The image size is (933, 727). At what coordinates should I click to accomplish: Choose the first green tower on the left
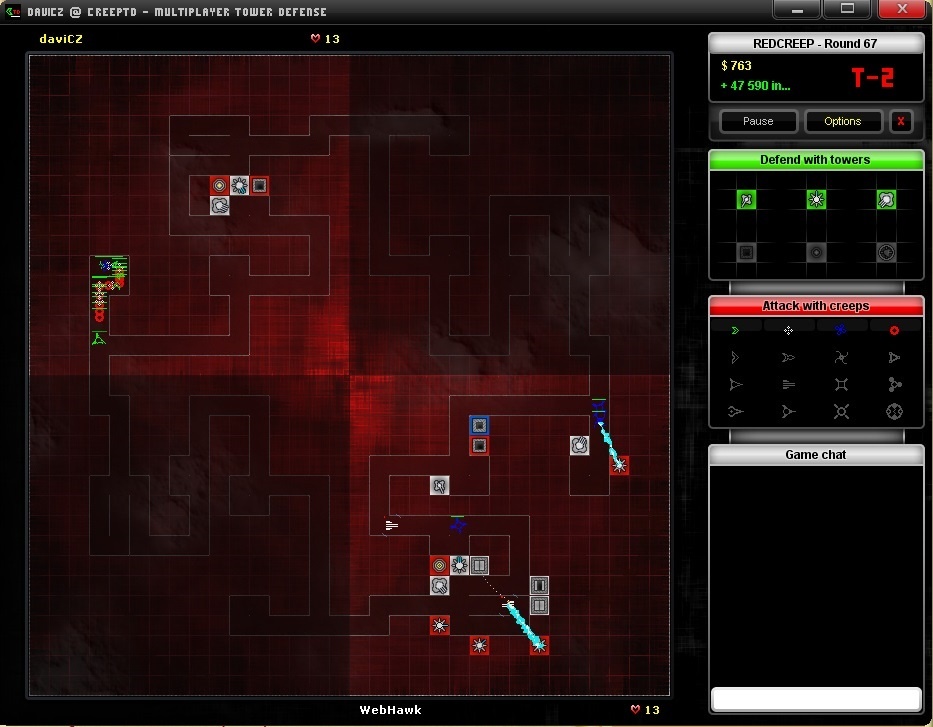coord(746,200)
